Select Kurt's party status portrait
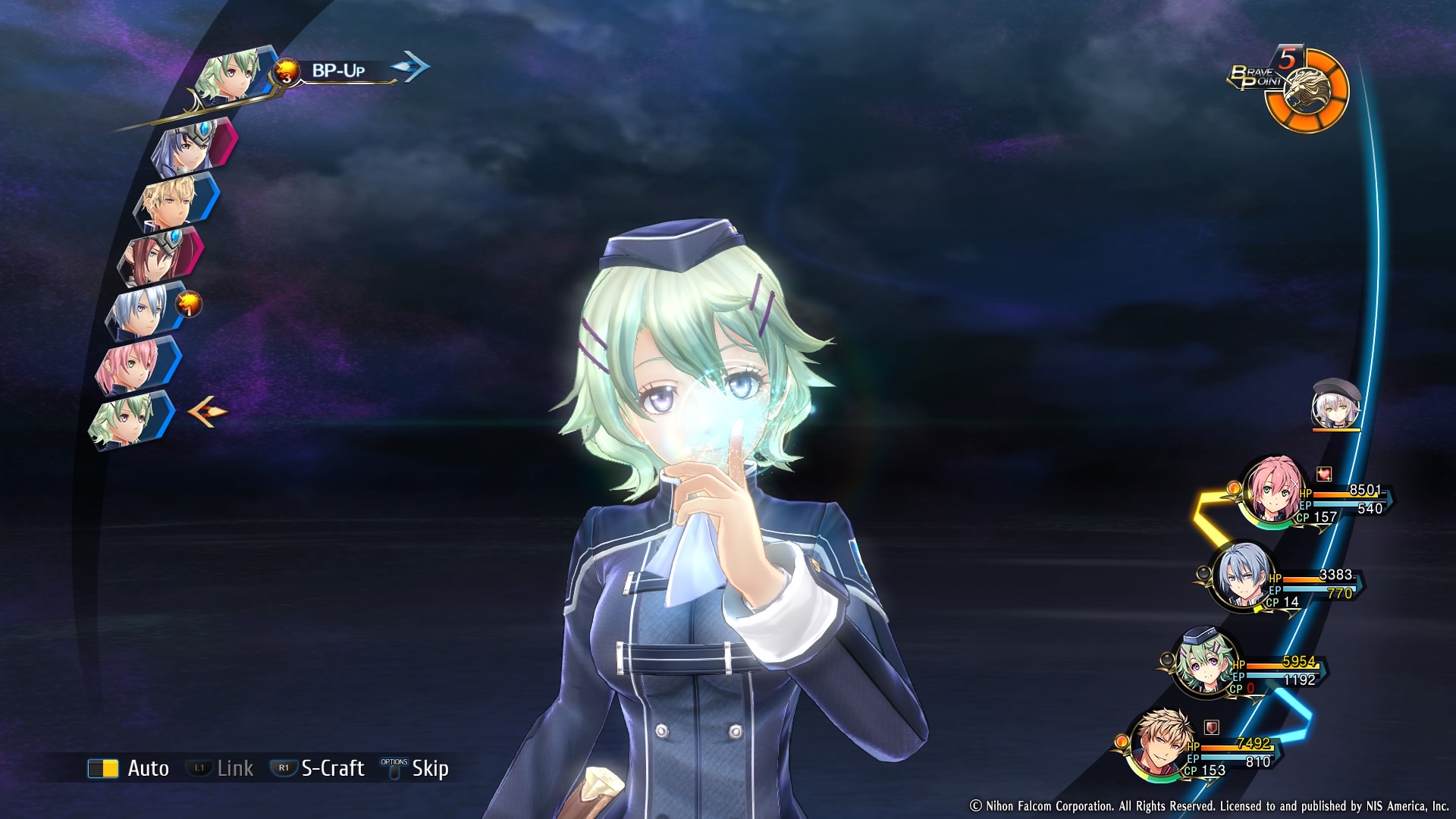Image resolution: width=1456 pixels, height=819 pixels. tap(1241, 576)
